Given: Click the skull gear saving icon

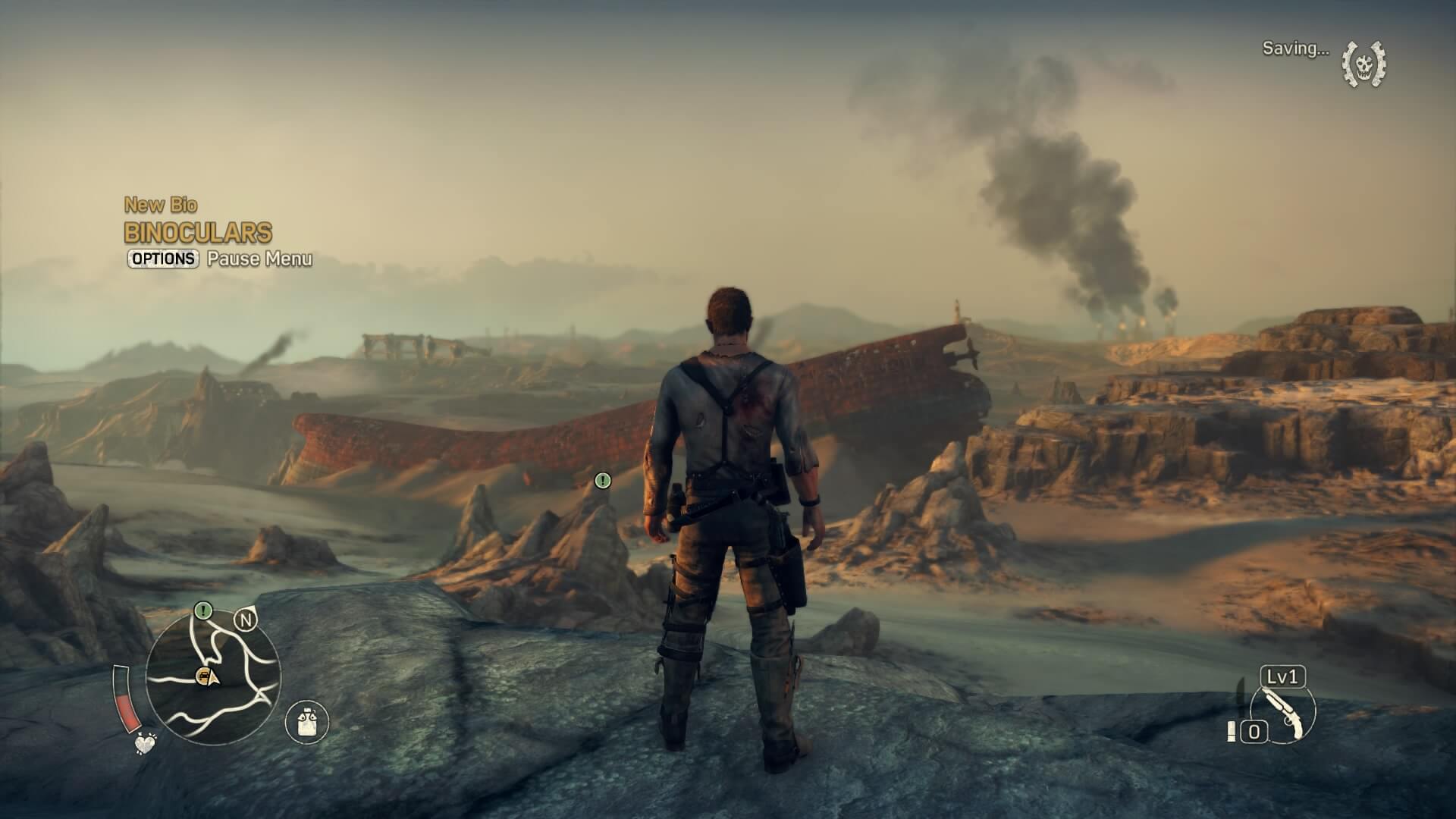Looking at the screenshot, I should (1363, 64).
